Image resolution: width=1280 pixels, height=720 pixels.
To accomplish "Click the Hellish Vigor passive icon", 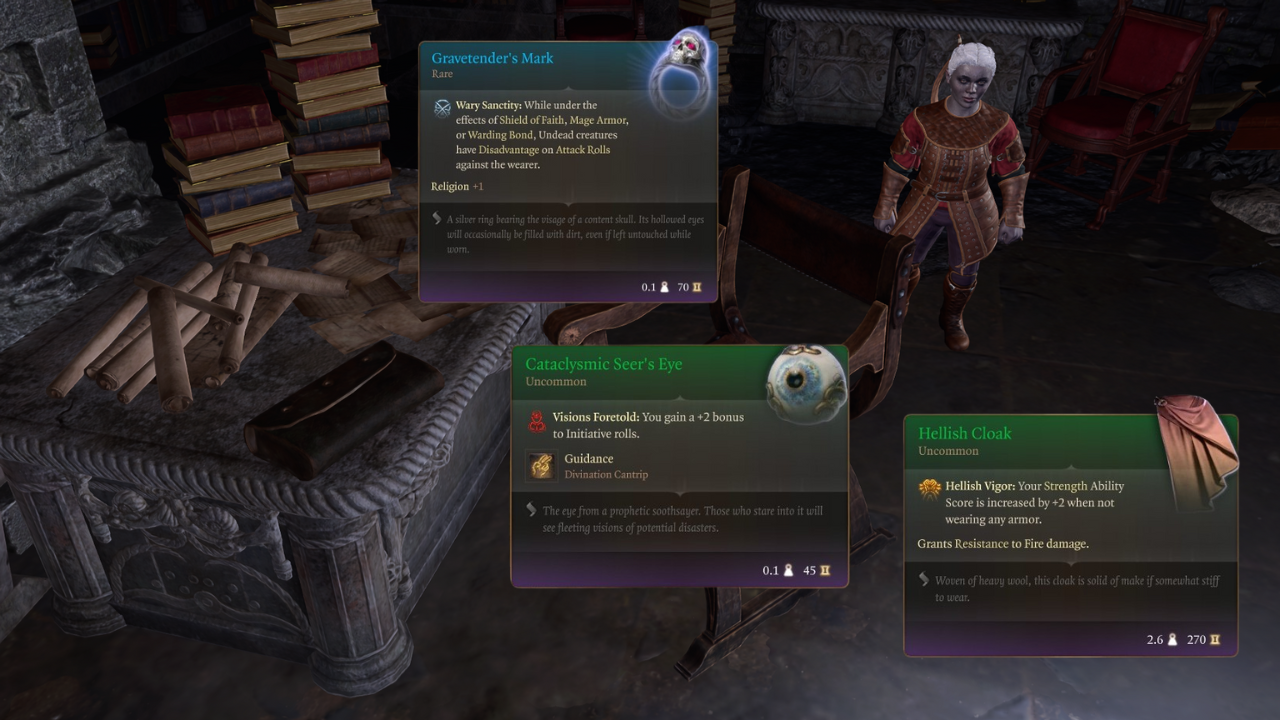I will [930, 488].
